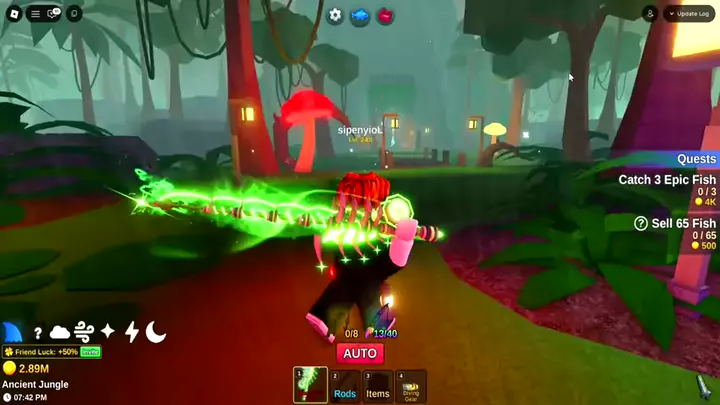Click the red round icon
Viewport: 720px width, 405px height.
385,16
